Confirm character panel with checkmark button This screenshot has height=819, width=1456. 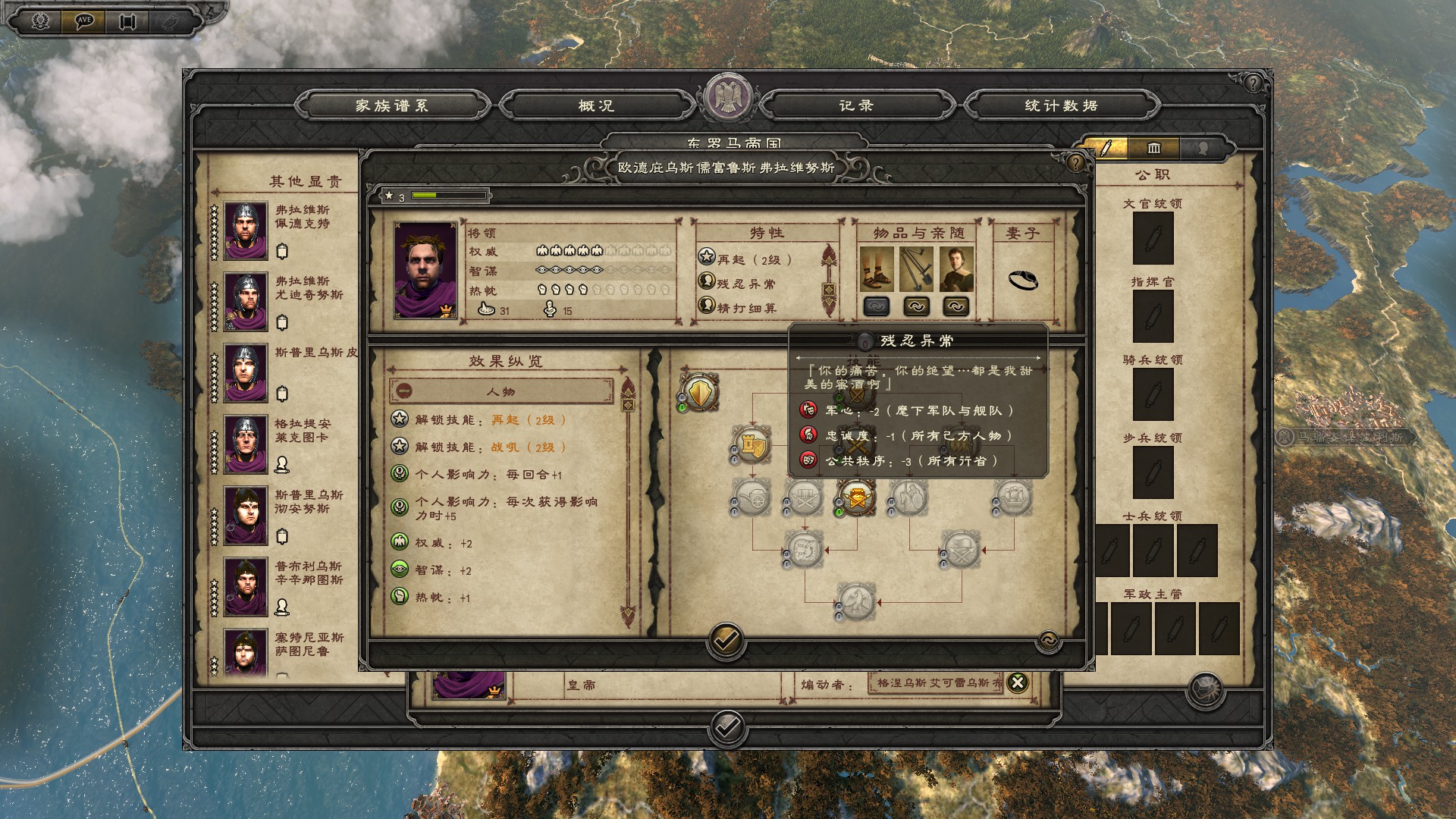(x=726, y=641)
